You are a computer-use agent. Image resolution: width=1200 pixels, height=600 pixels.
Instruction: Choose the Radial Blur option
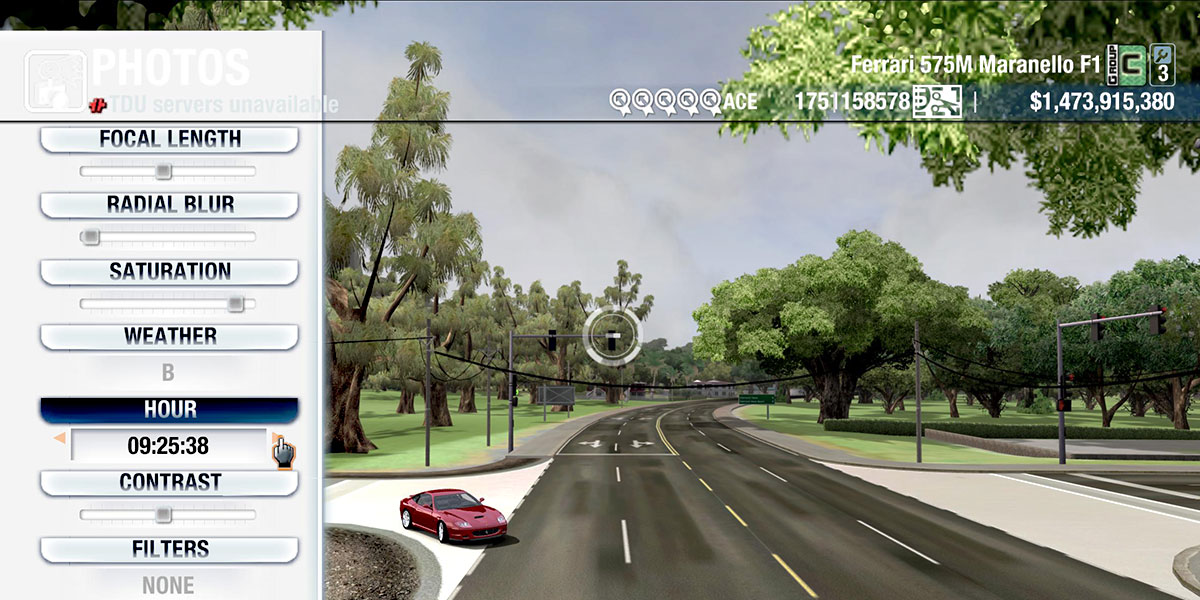coord(169,205)
